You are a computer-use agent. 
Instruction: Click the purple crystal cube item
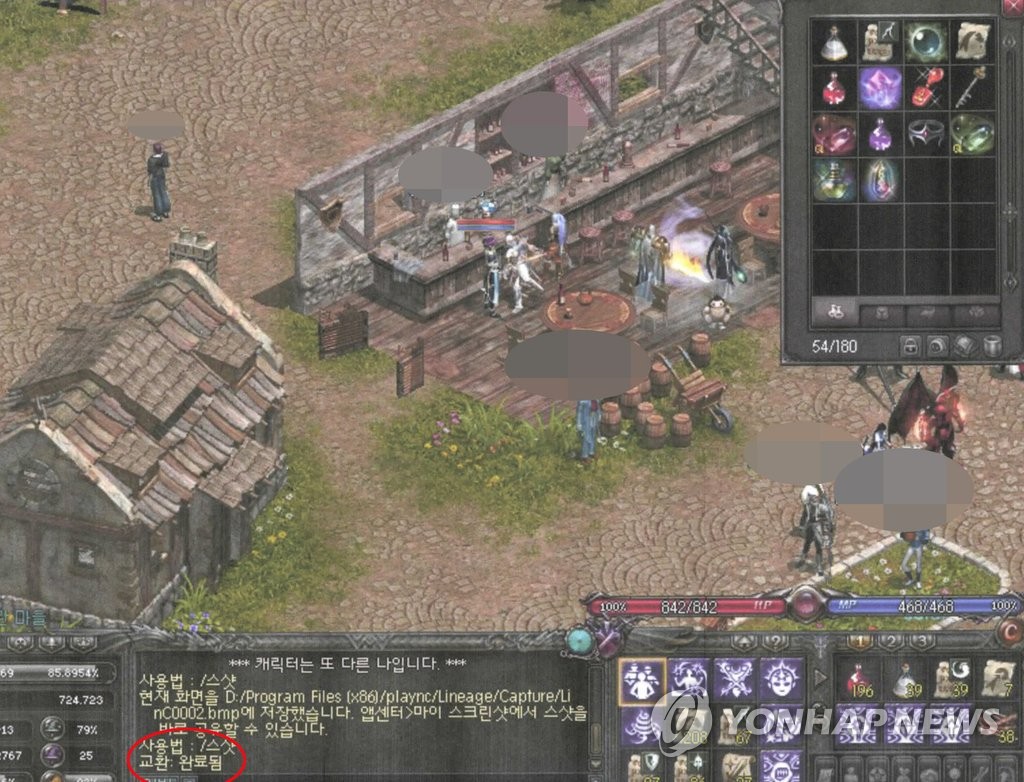click(x=880, y=87)
